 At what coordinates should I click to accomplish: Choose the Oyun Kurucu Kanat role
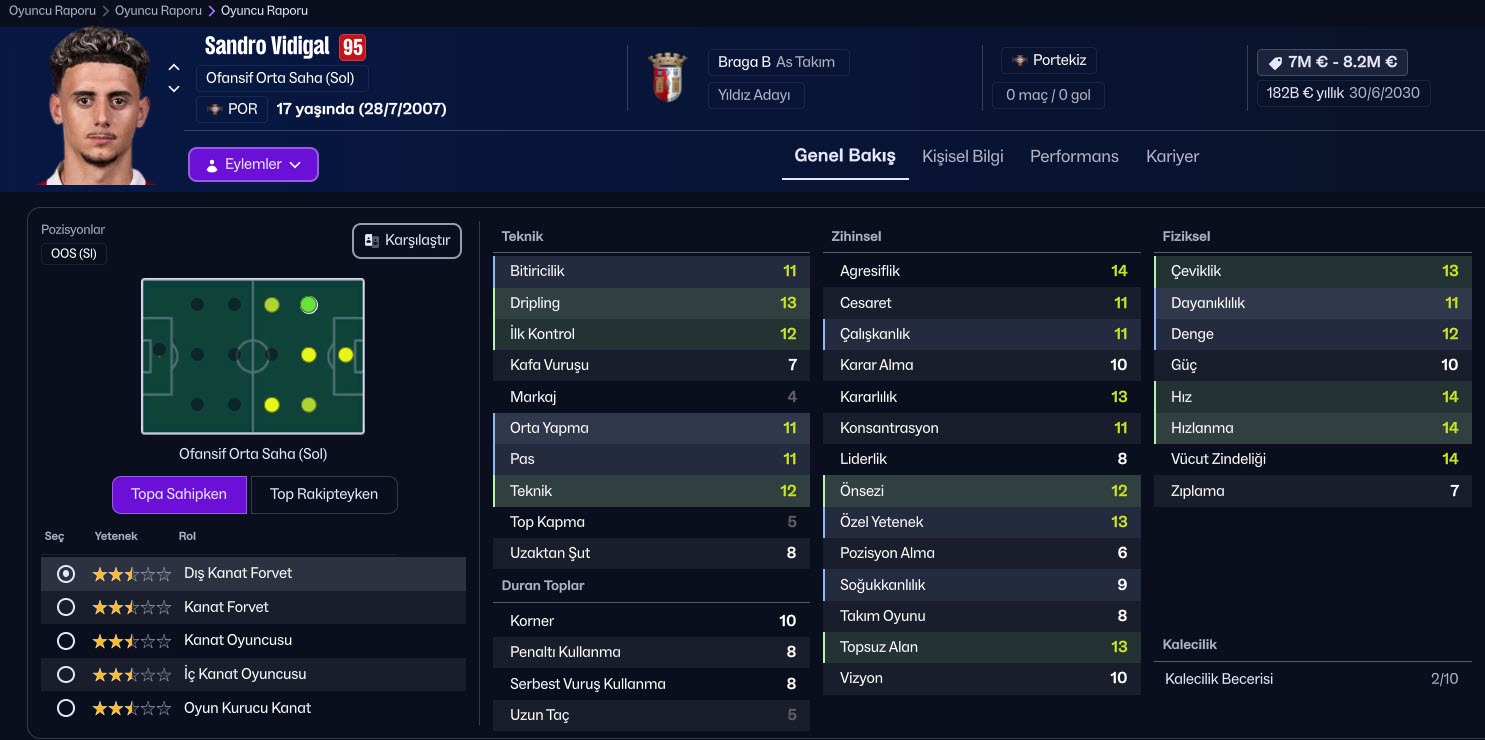coord(67,708)
